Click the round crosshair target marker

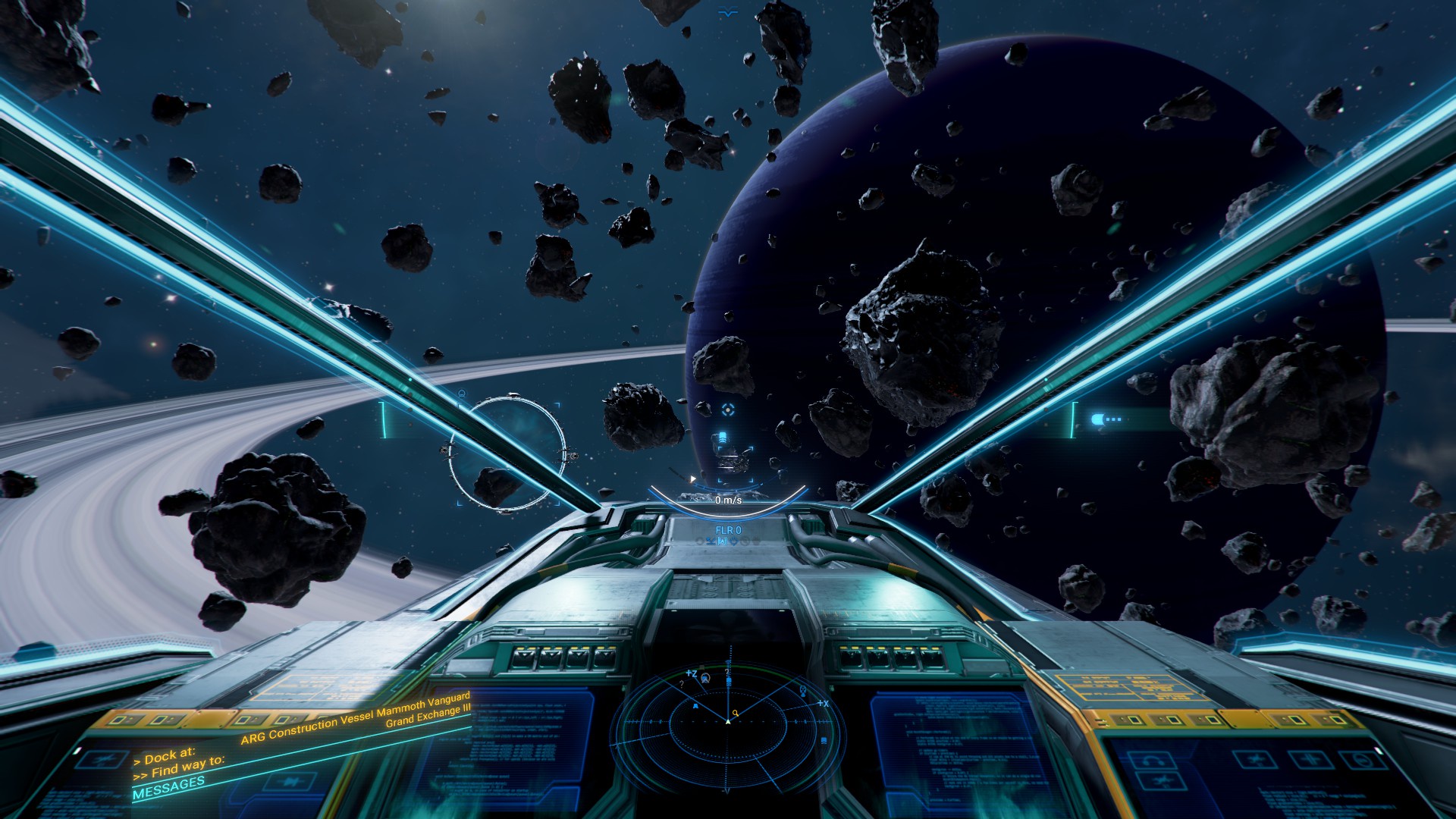coord(728,410)
